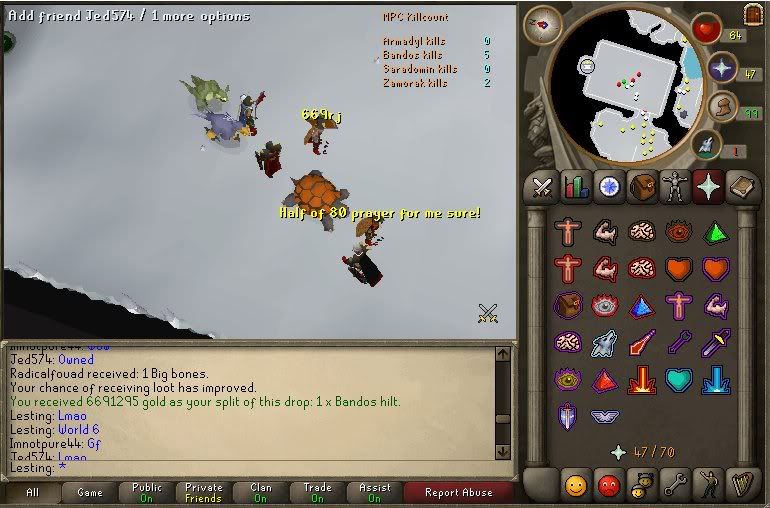
Task: Open the friends list smiley tab
Action: 576,486
